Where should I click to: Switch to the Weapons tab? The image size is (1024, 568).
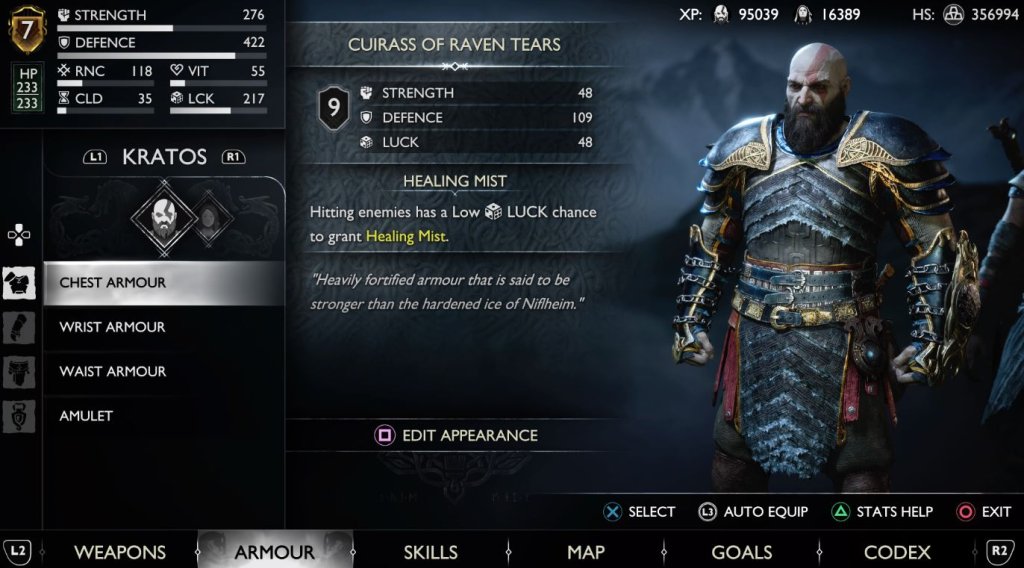119,551
